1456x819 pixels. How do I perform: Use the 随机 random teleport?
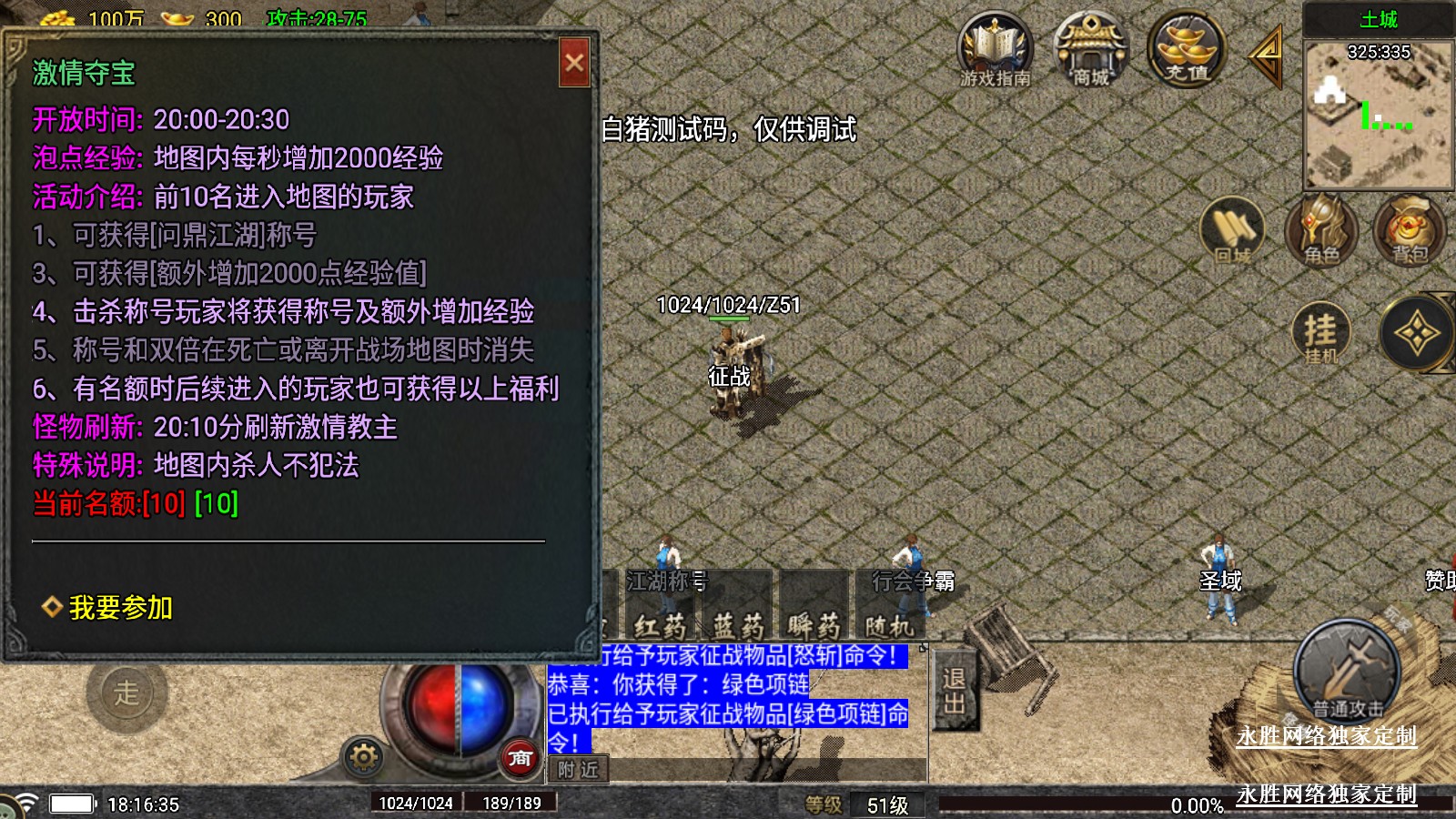tap(889, 626)
